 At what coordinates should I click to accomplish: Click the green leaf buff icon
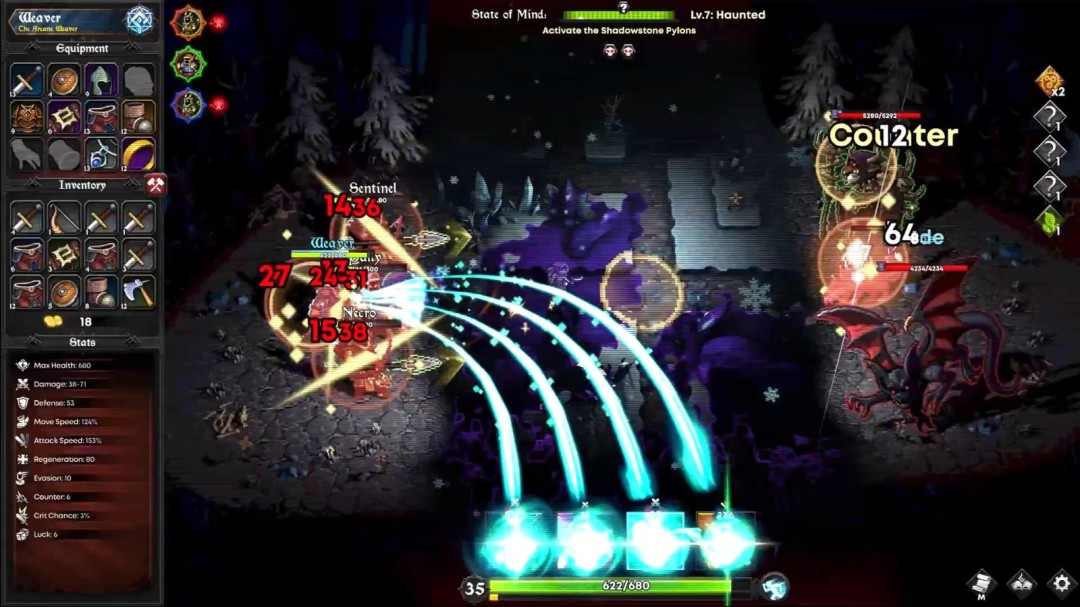1049,222
